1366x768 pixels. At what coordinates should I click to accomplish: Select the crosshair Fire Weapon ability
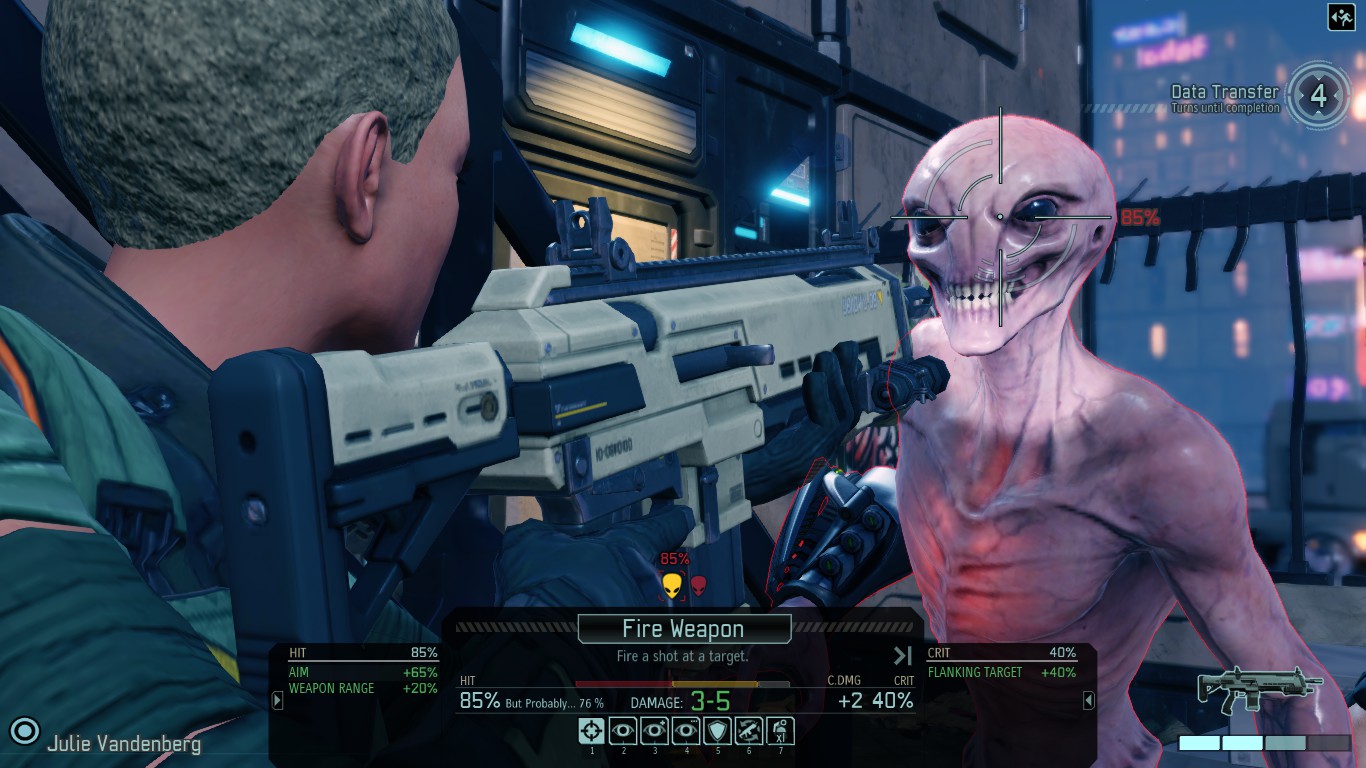591,732
